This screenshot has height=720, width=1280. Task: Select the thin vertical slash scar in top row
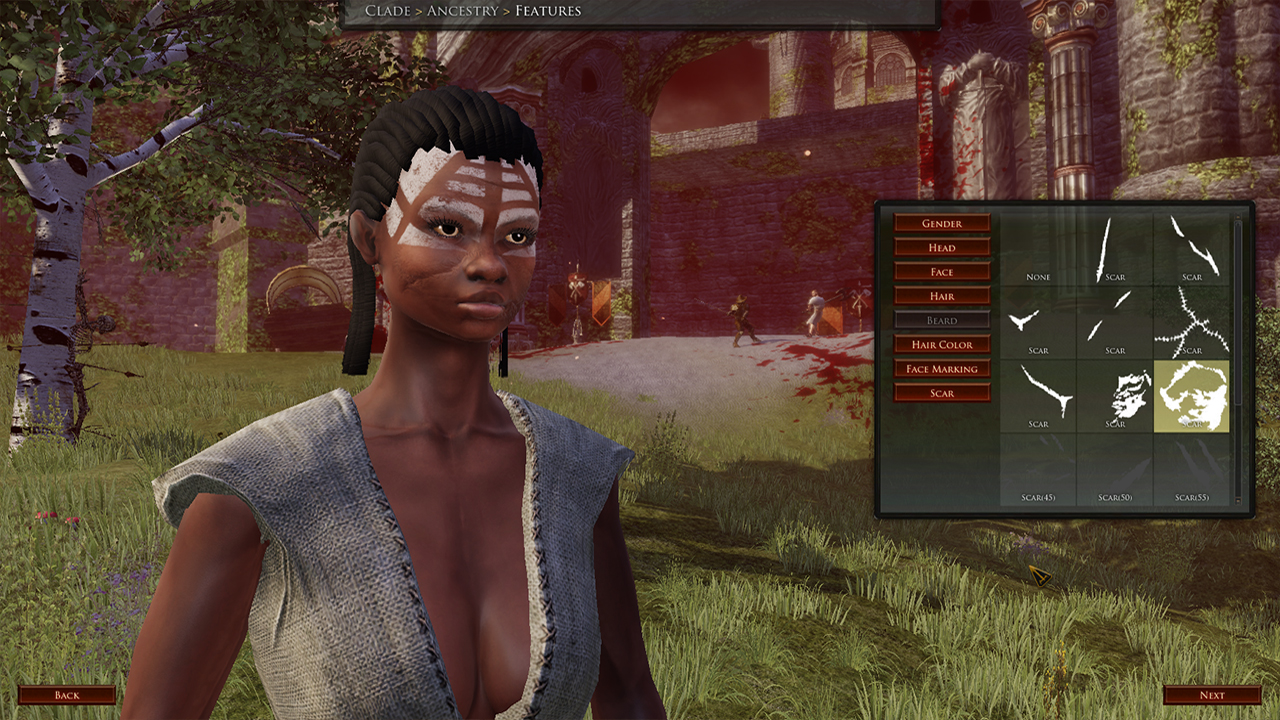1116,248
